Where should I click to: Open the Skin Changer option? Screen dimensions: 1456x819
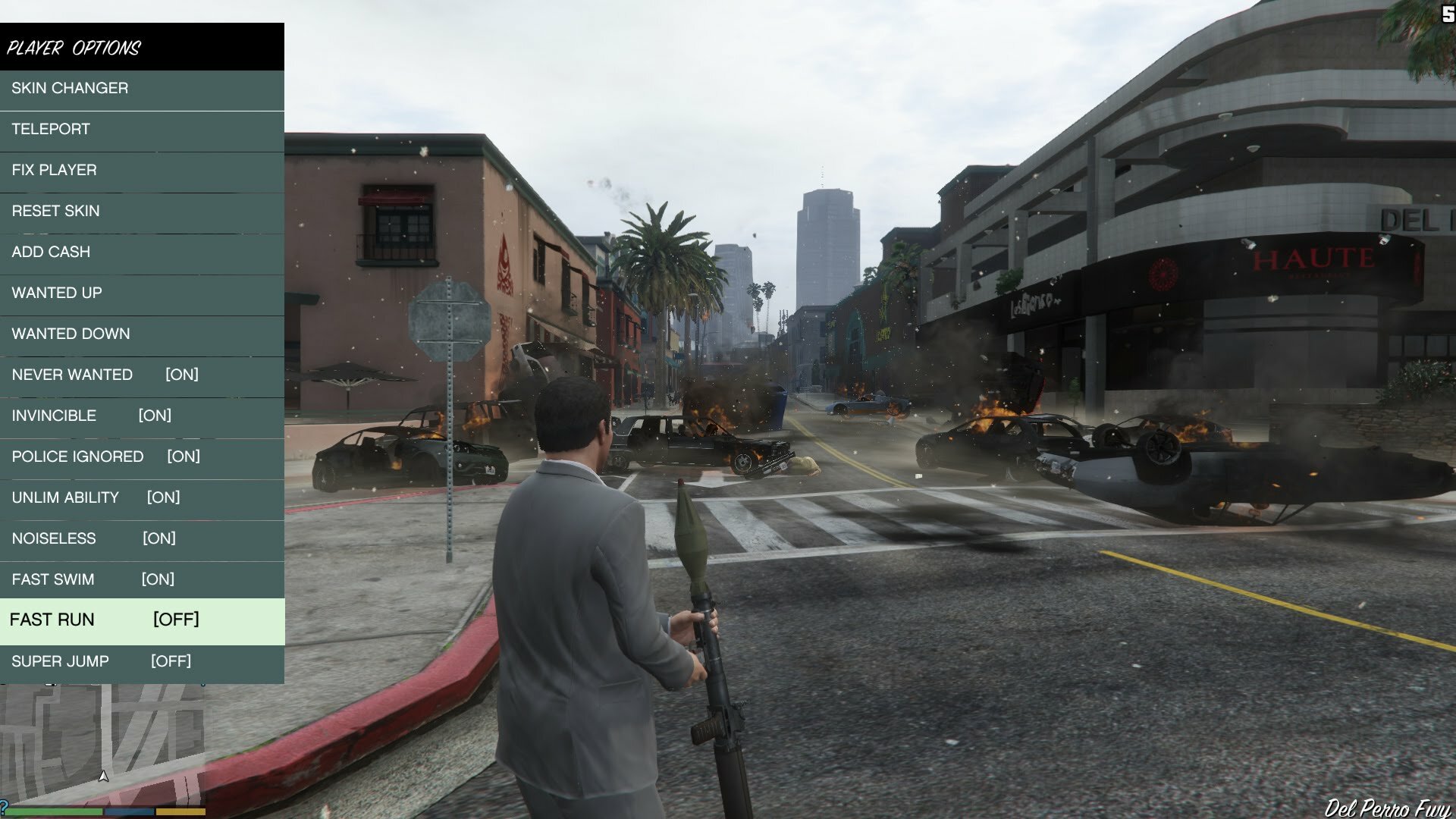(142, 89)
